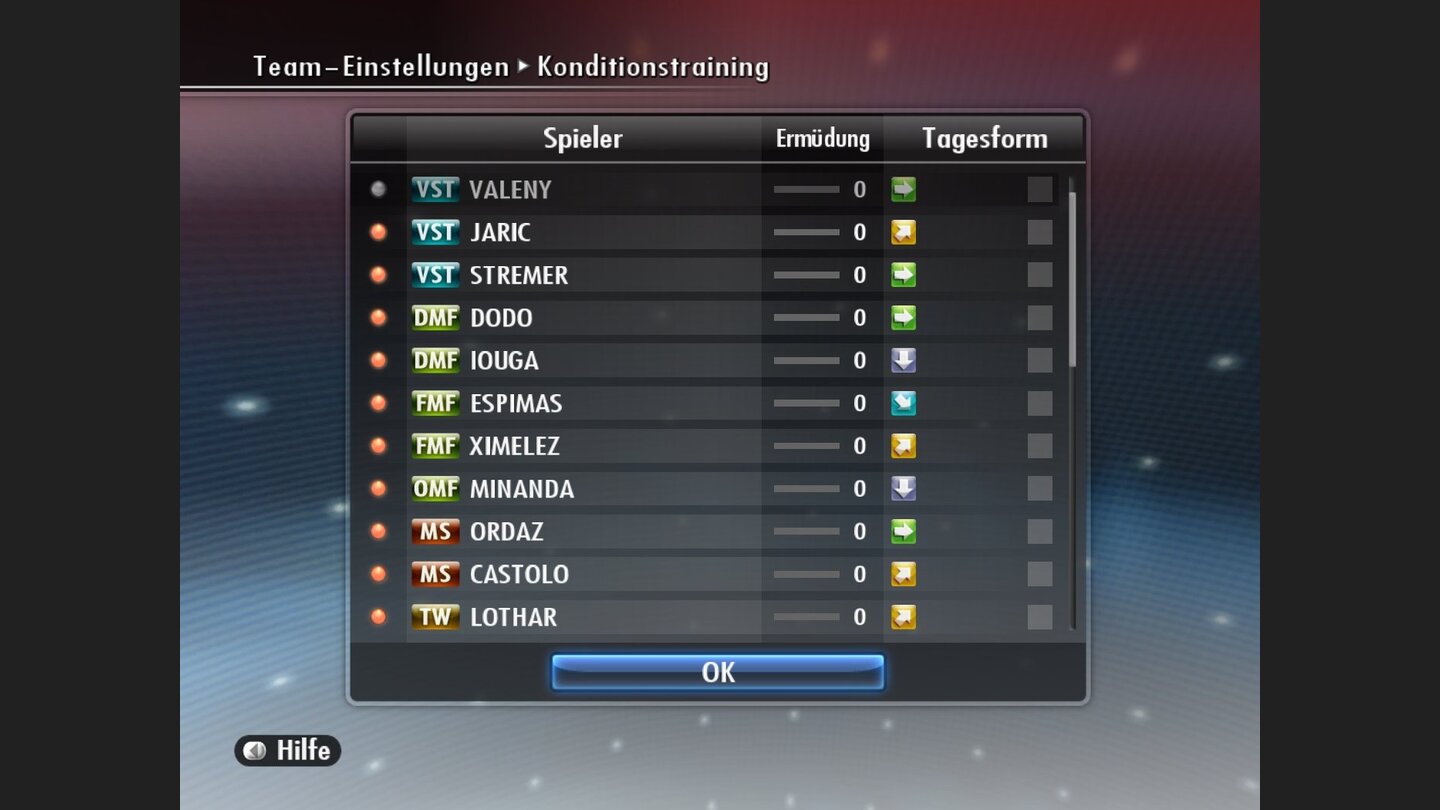Adjust VALENY's Ermüdung bar
This screenshot has width=1440, height=810.
pos(808,189)
